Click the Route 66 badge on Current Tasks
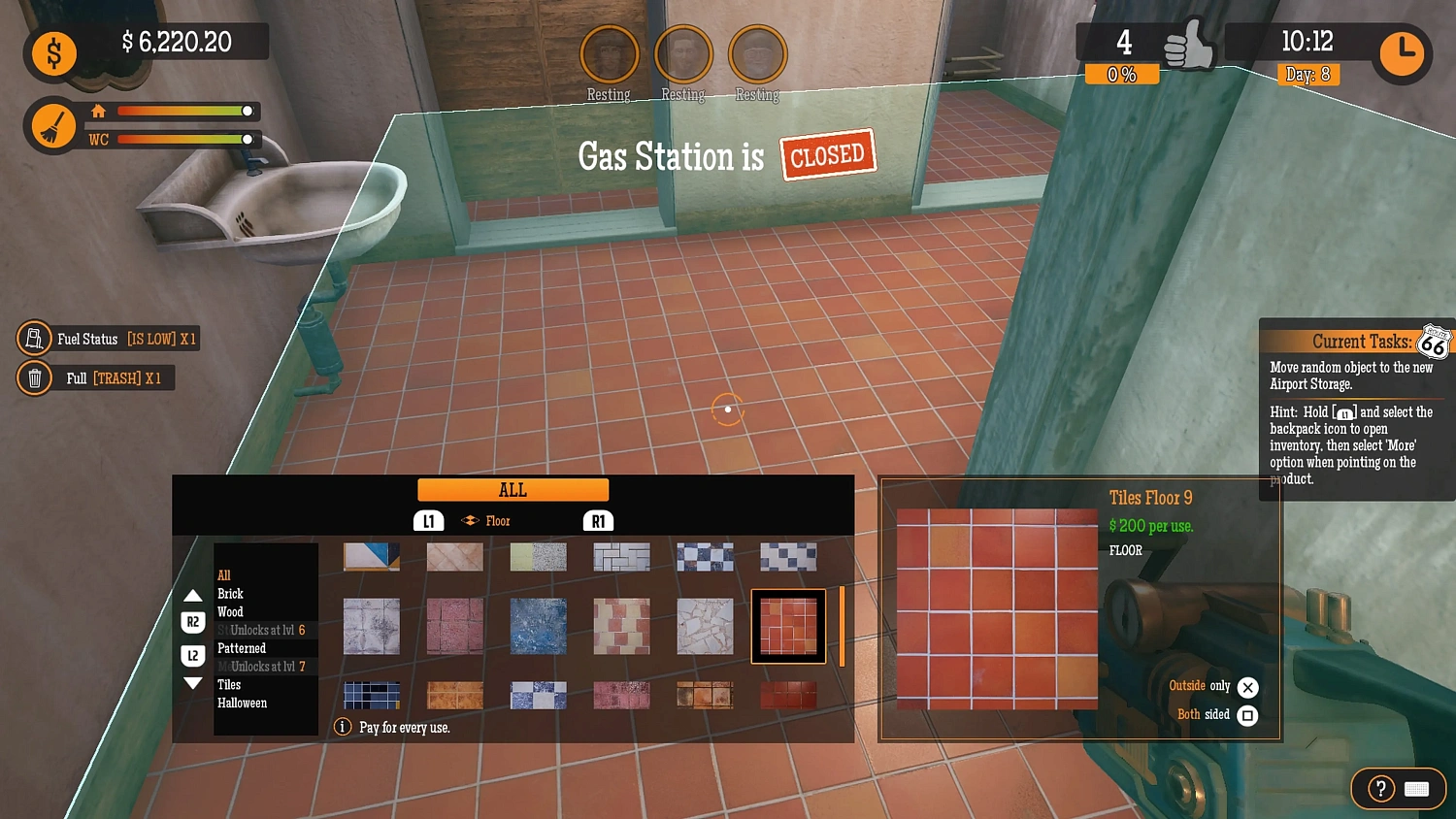Viewport: 1456px width, 819px height. point(1434,343)
